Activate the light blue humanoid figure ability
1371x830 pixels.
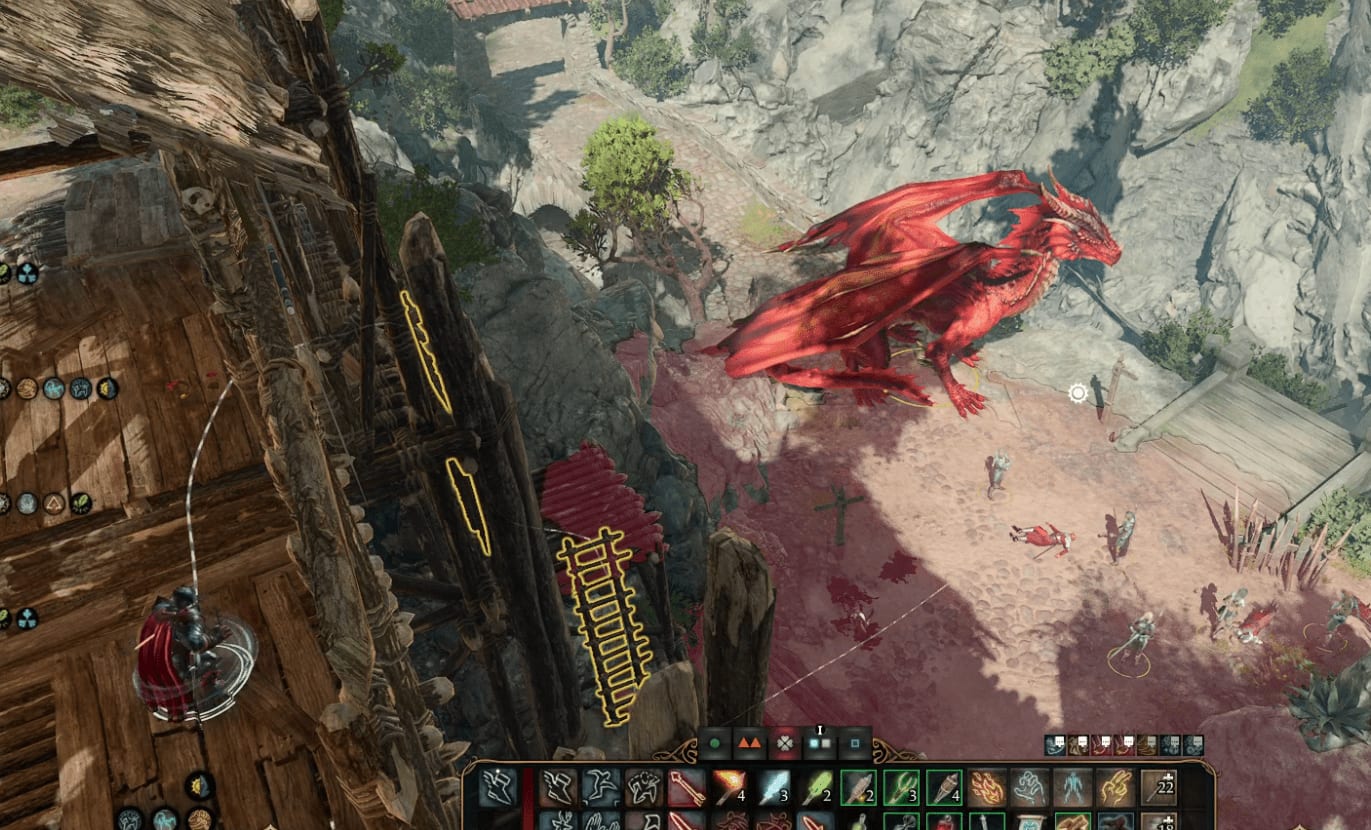(x=1072, y=788)
